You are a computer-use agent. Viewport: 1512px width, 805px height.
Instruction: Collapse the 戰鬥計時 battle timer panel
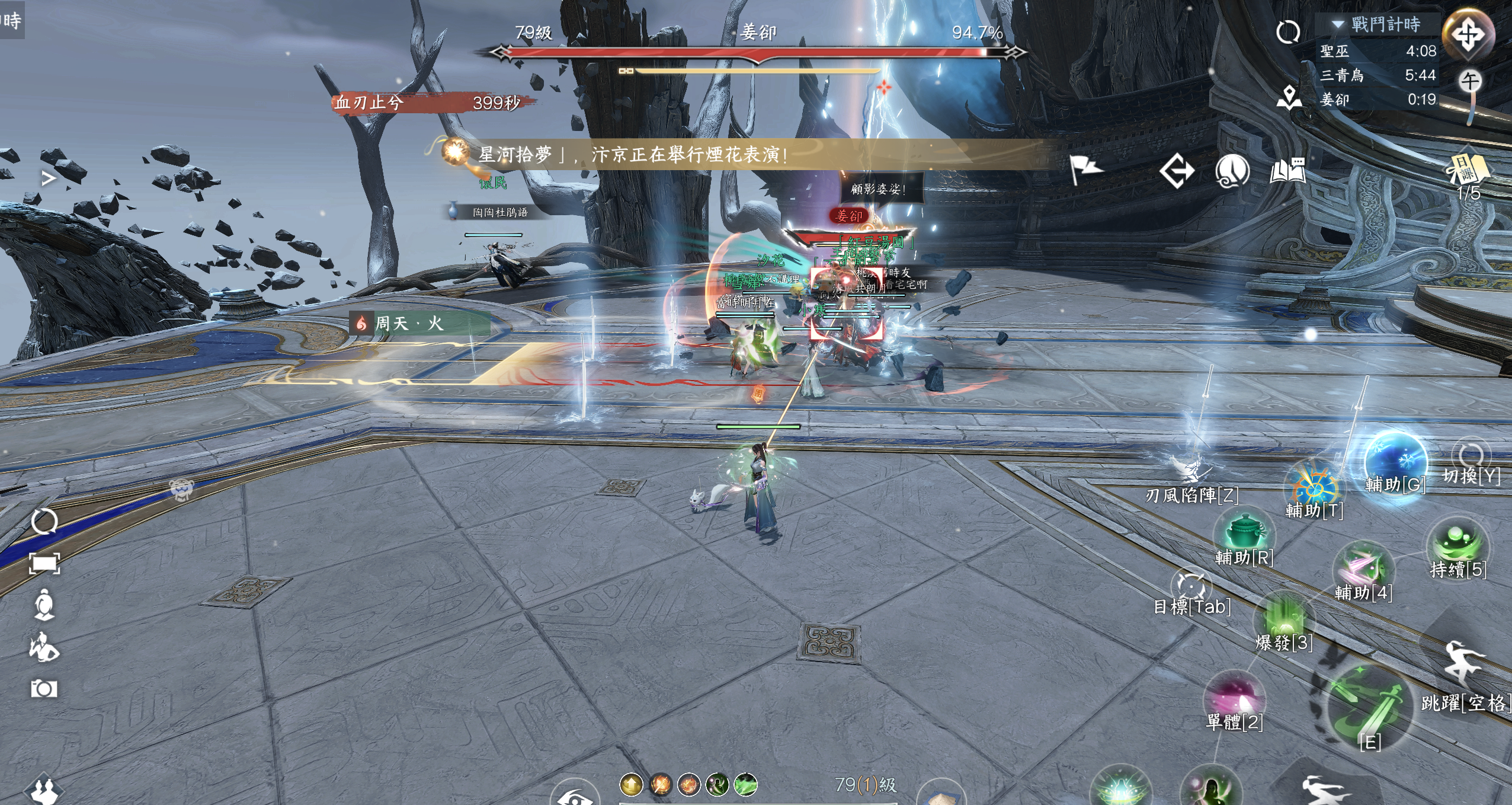1338,24
